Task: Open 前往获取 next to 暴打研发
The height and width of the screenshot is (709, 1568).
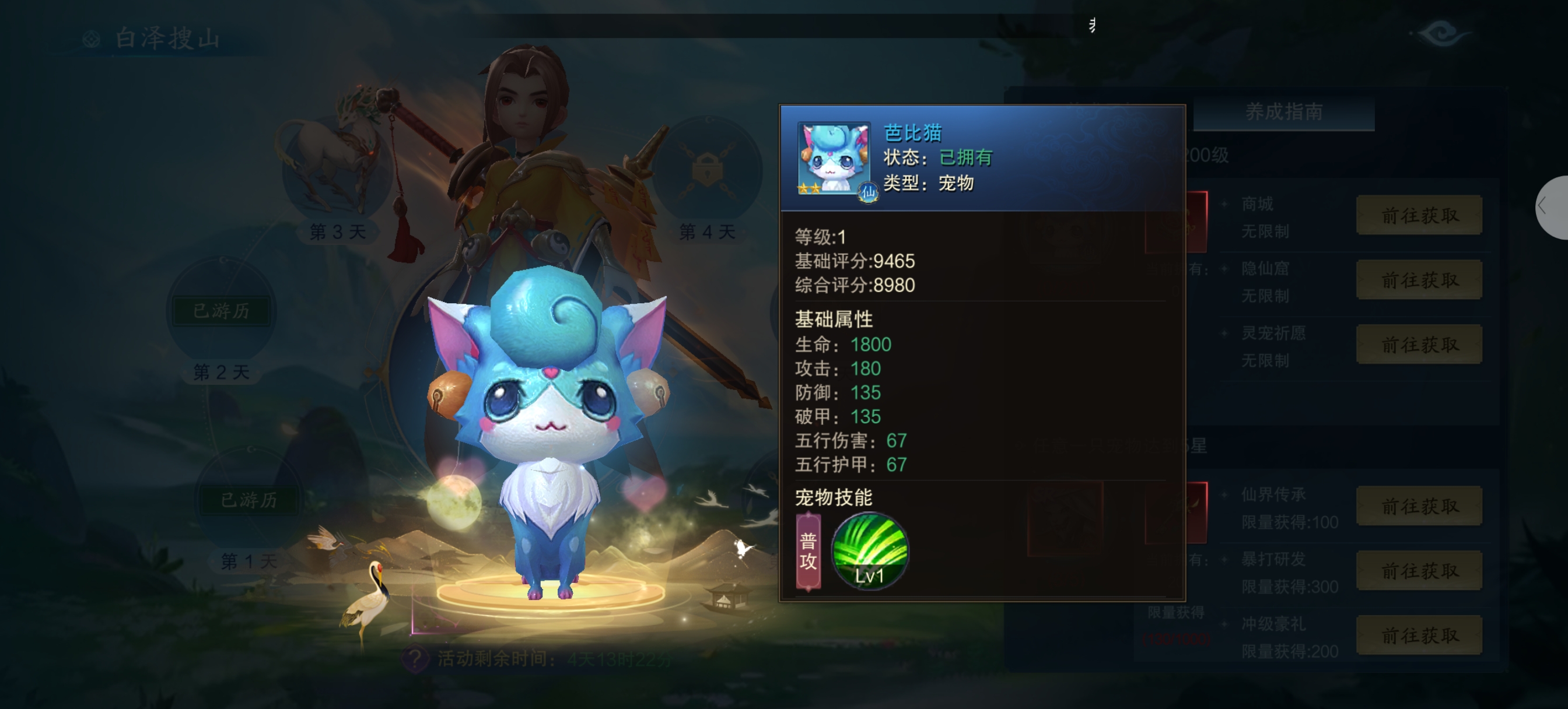Action: click(x=1419, y=570)
